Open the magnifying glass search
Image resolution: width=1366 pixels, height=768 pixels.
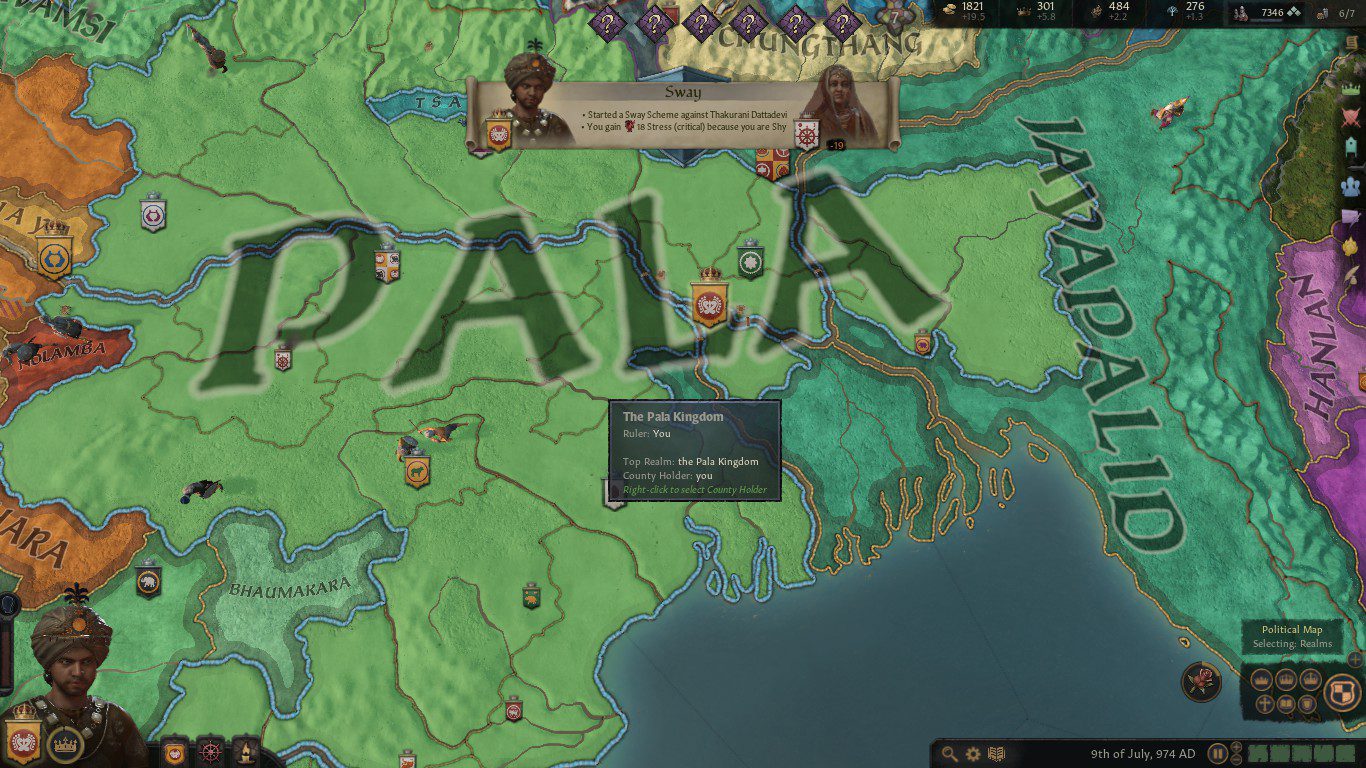948,754
